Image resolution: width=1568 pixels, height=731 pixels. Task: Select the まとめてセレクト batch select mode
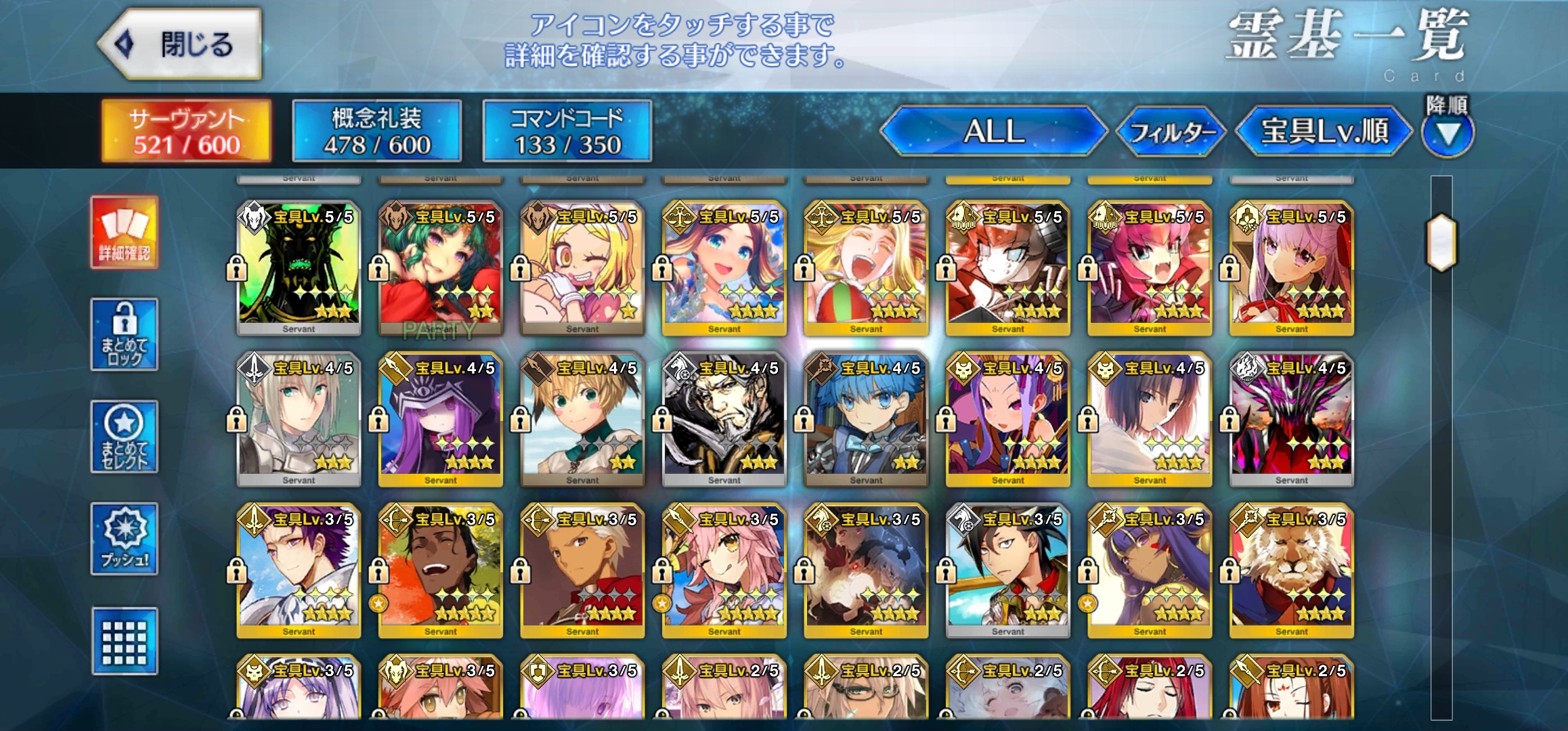pos(123,438)
